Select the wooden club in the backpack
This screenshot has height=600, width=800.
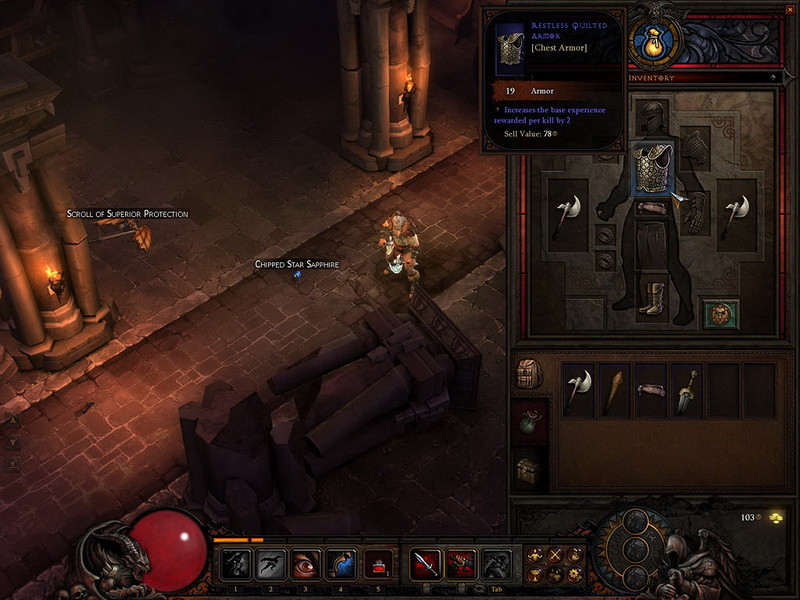[613, 390]
